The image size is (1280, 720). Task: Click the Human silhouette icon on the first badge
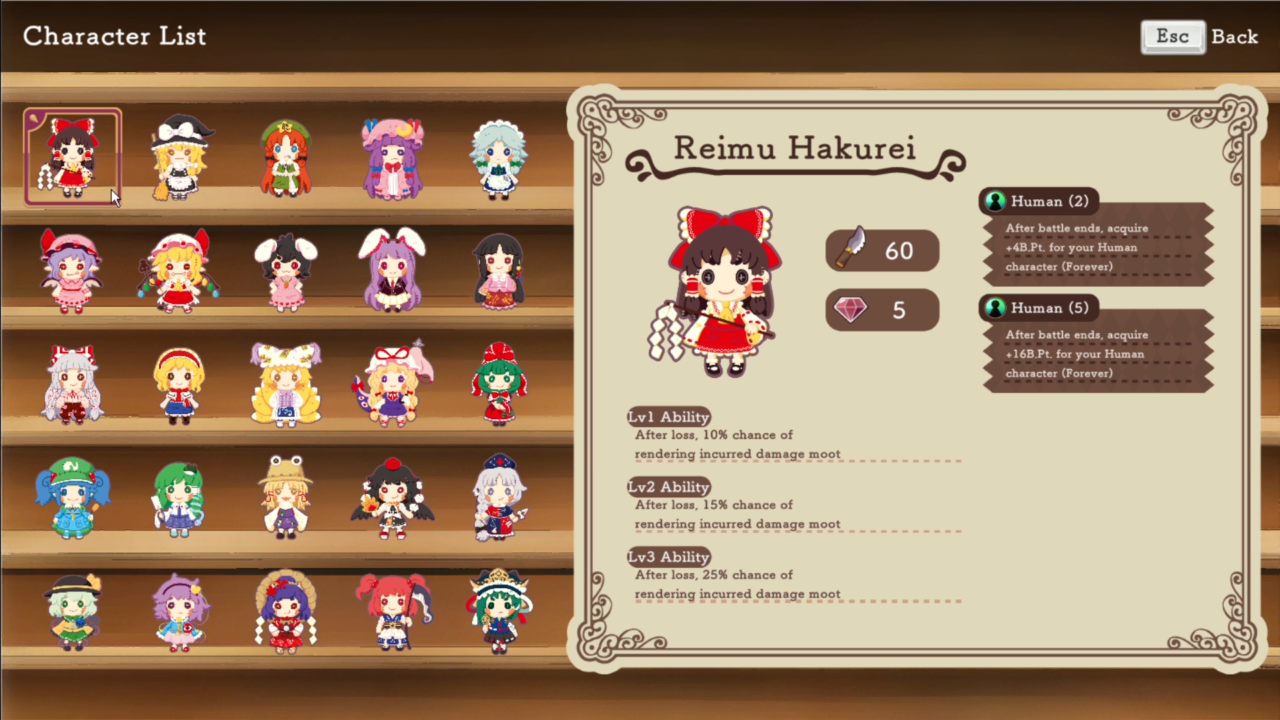coord(995,201)
